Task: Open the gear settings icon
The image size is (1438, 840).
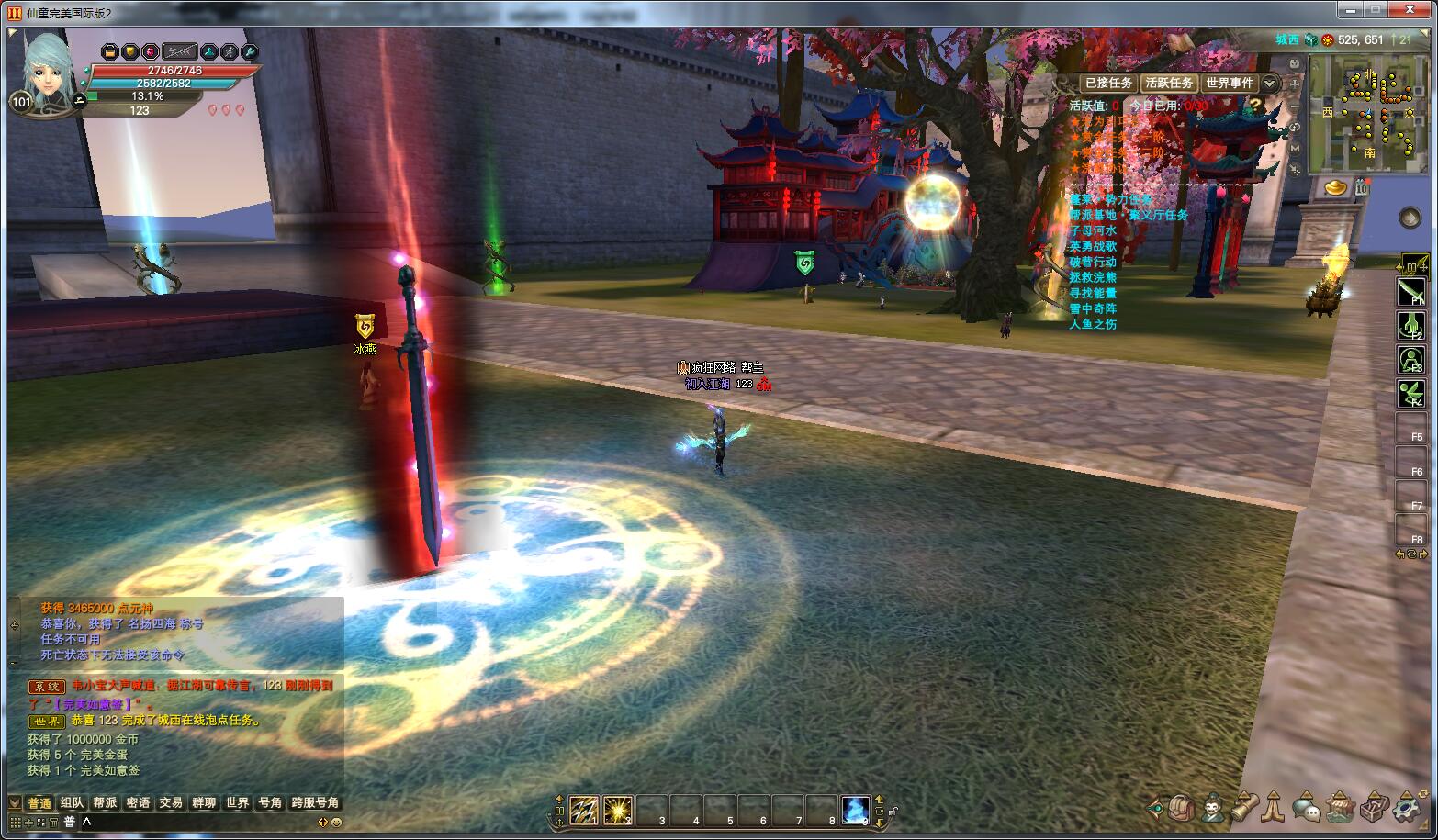Action: [1406, 808]
